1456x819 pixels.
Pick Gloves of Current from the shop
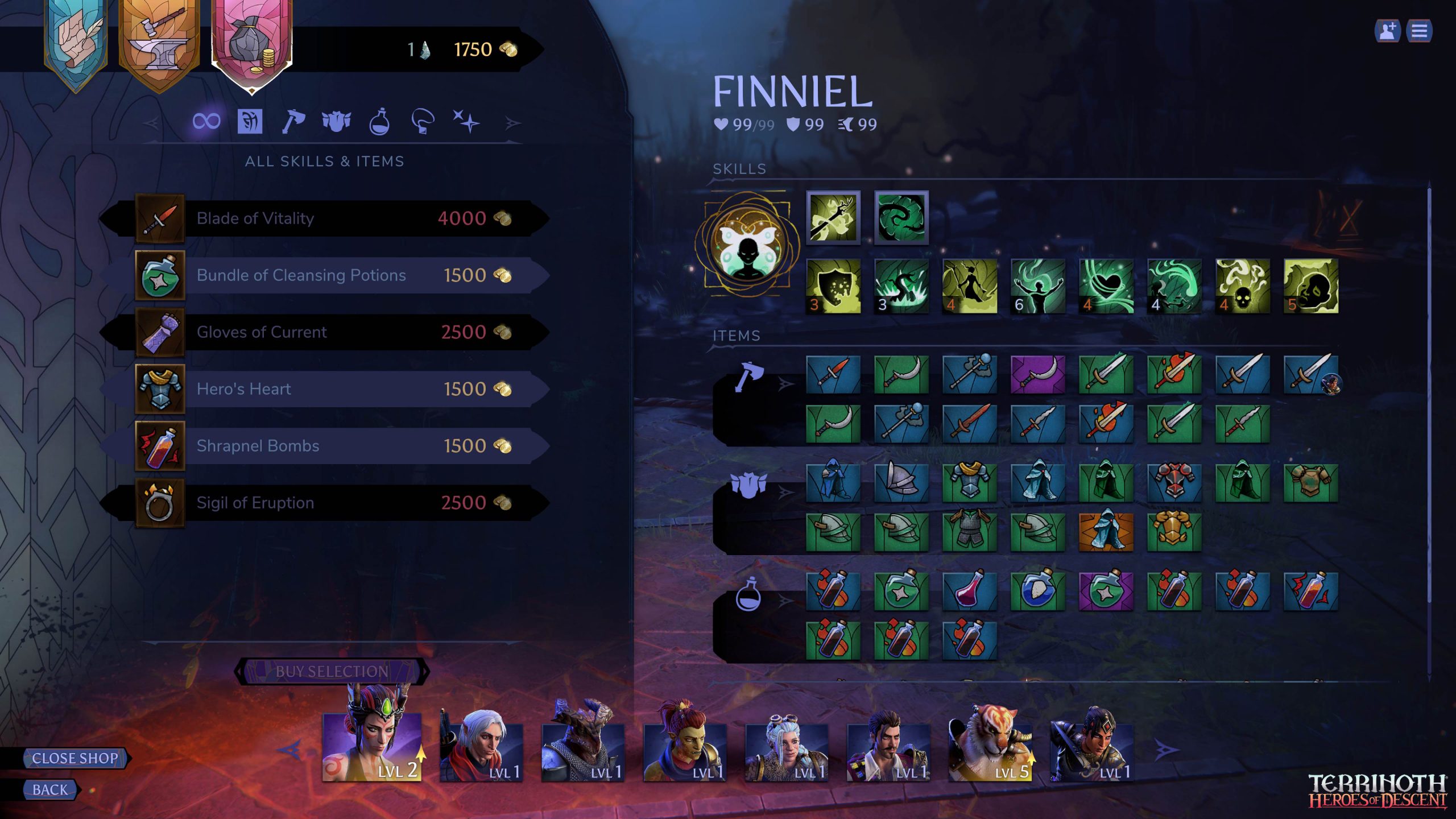(x=324, y=332)
